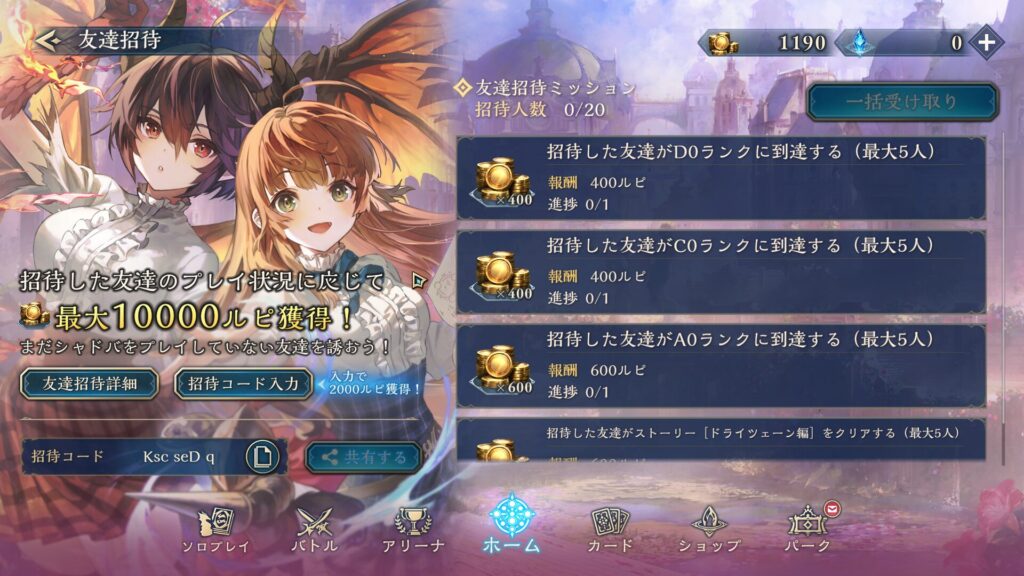Go back using the 友達招待 back arrow
This screenshot has height=576, width=1024.
pyautogui.click(x=48, y=40)
